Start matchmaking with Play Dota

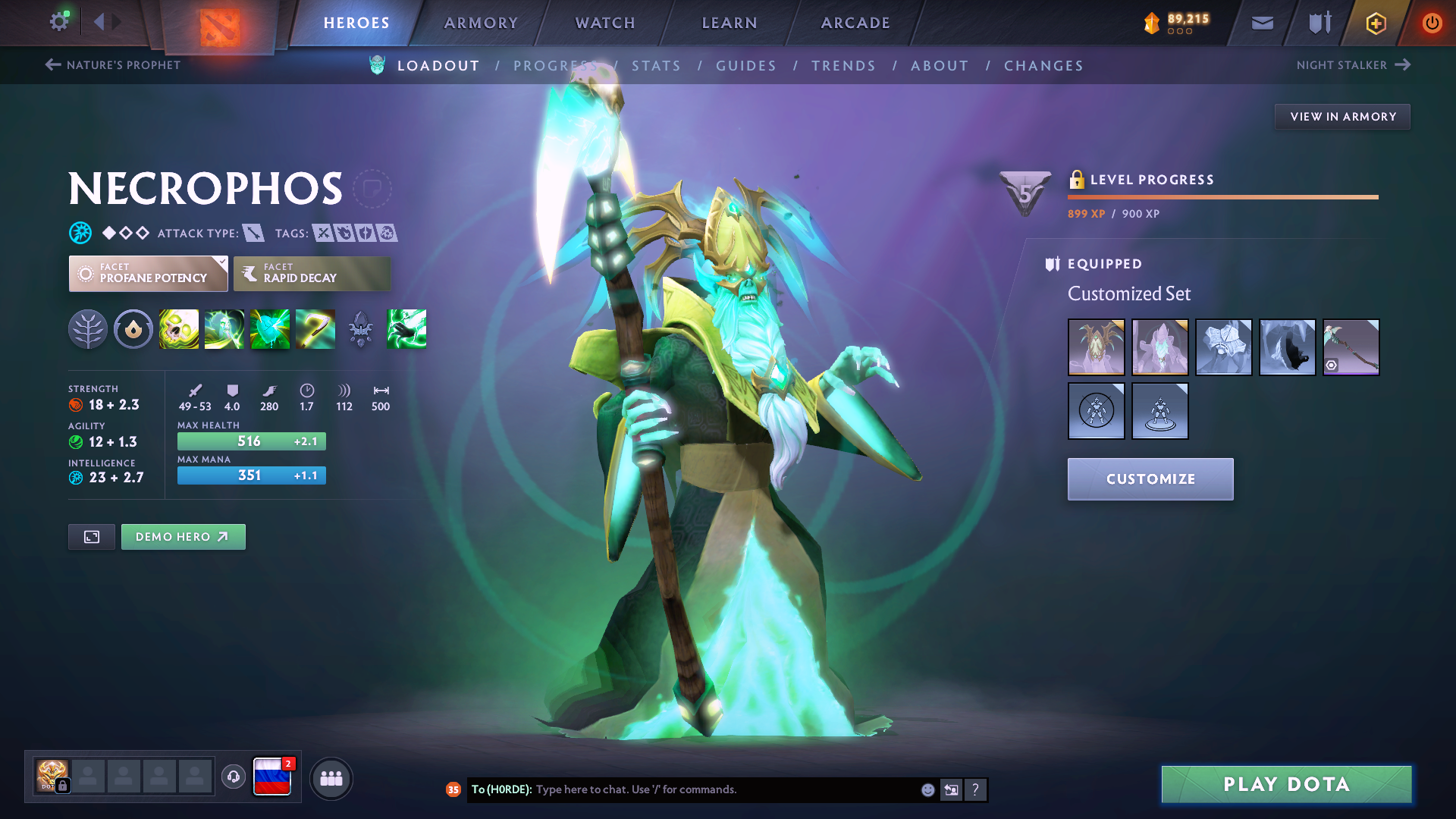coord(1286,784)
